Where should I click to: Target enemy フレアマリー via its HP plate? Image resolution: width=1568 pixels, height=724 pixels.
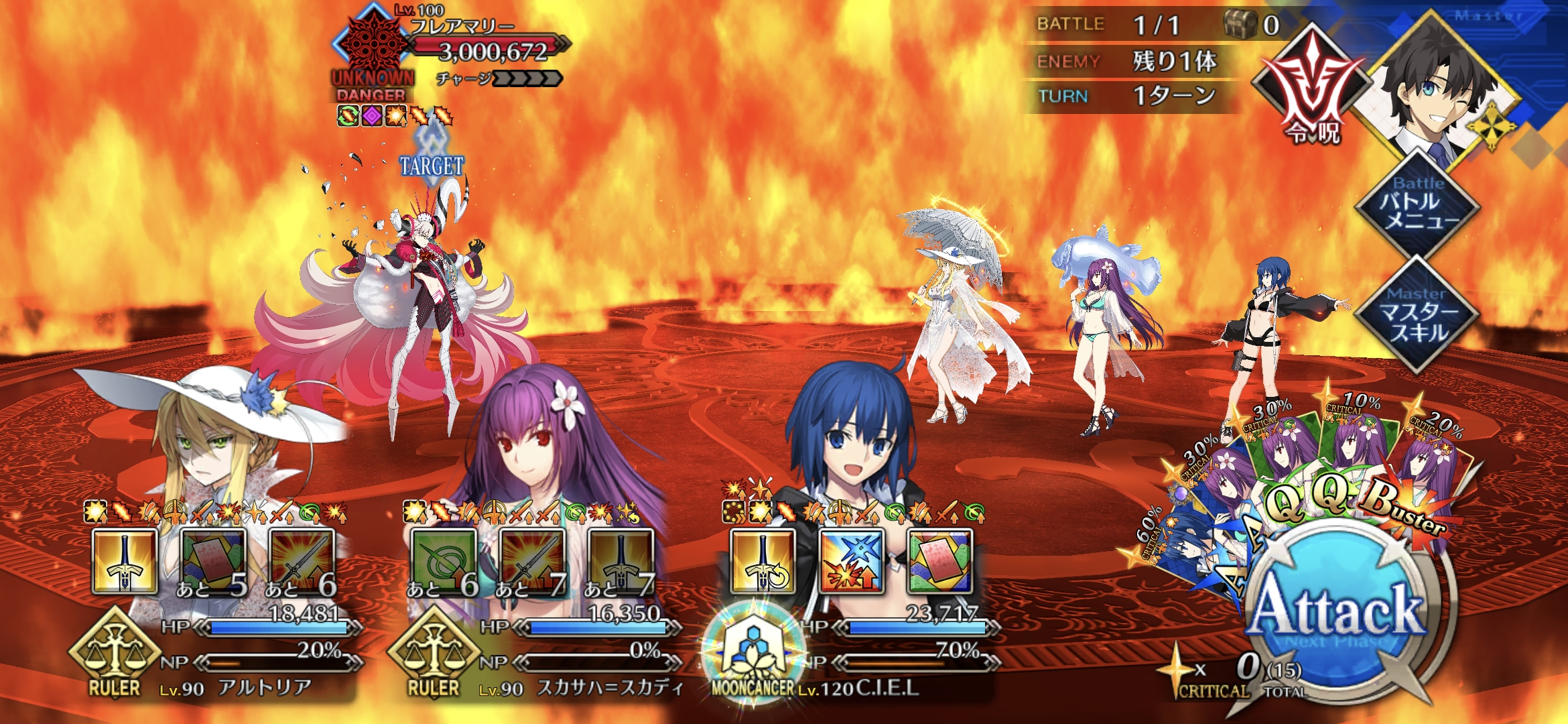pos(489,48)
